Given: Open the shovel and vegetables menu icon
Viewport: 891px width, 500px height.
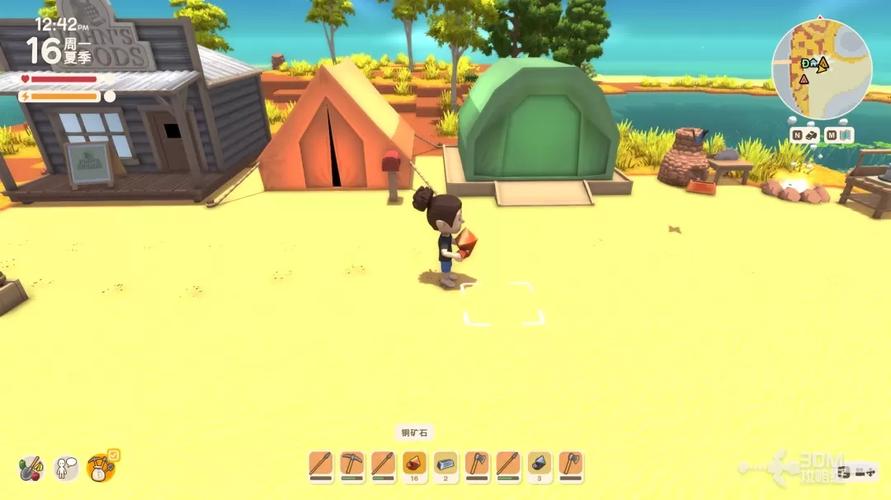Looking at the screenshot, I should pyautogui.click(x=31, y=467).
